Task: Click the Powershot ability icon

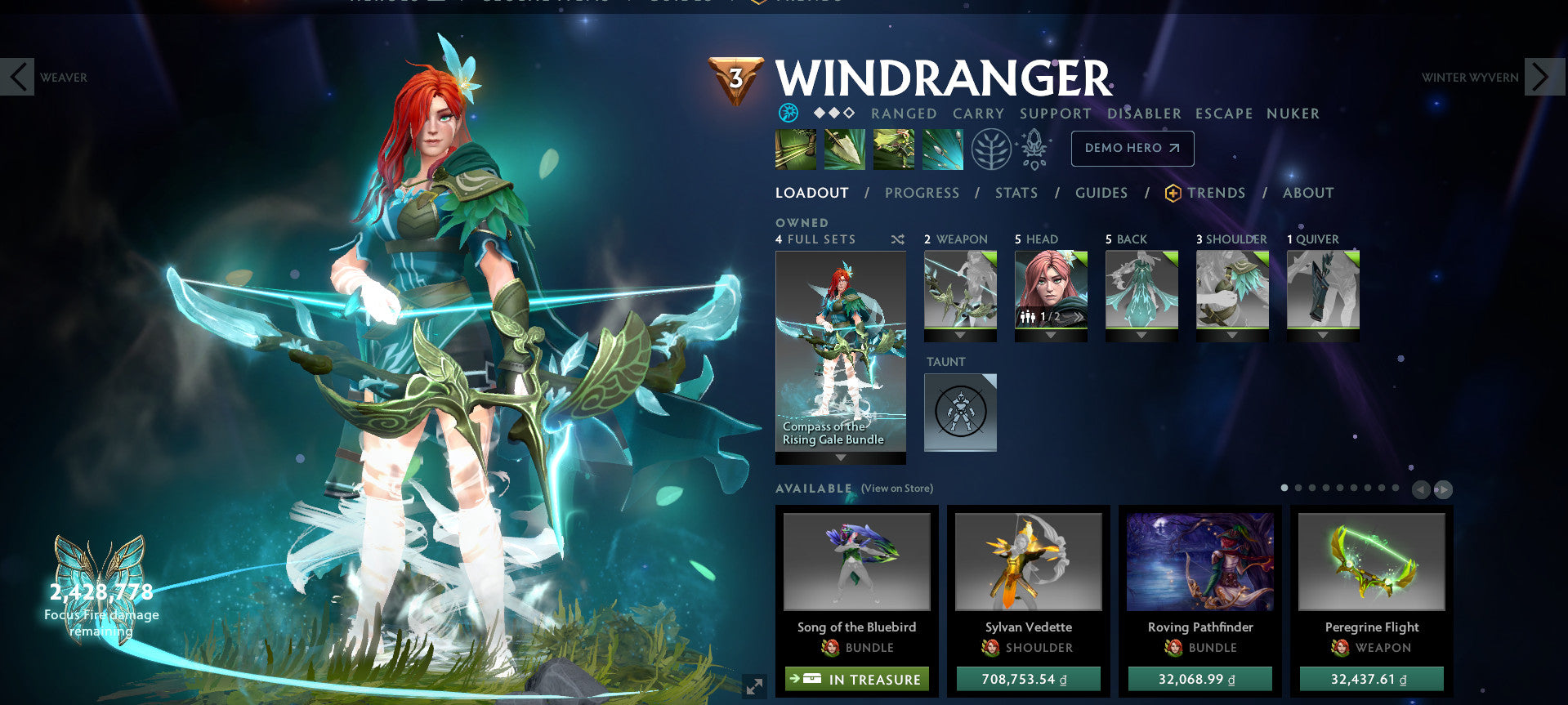Action: click(x=845, y=149)
